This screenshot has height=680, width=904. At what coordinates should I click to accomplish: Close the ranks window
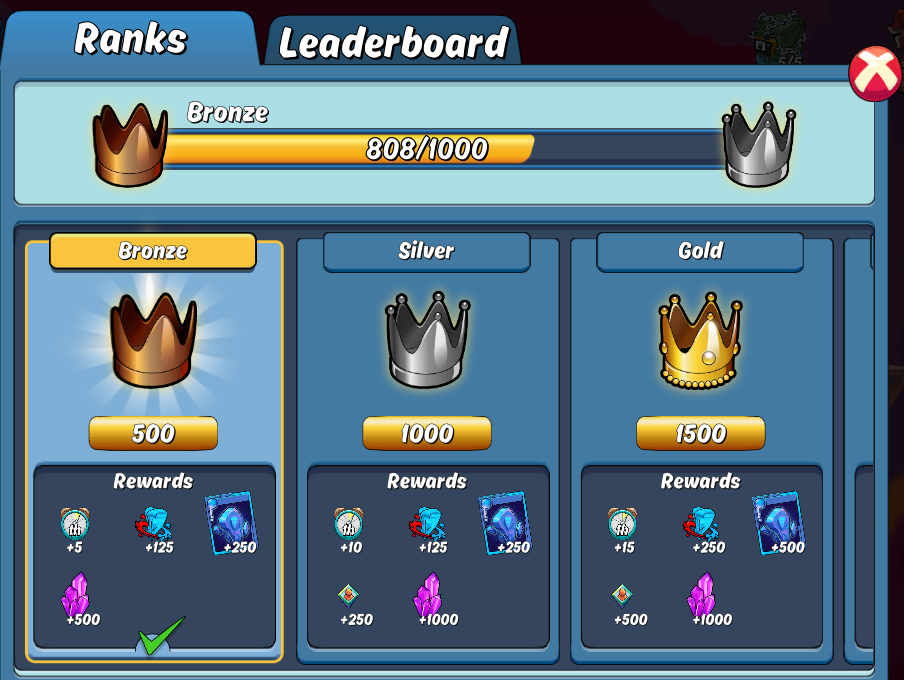874,74
